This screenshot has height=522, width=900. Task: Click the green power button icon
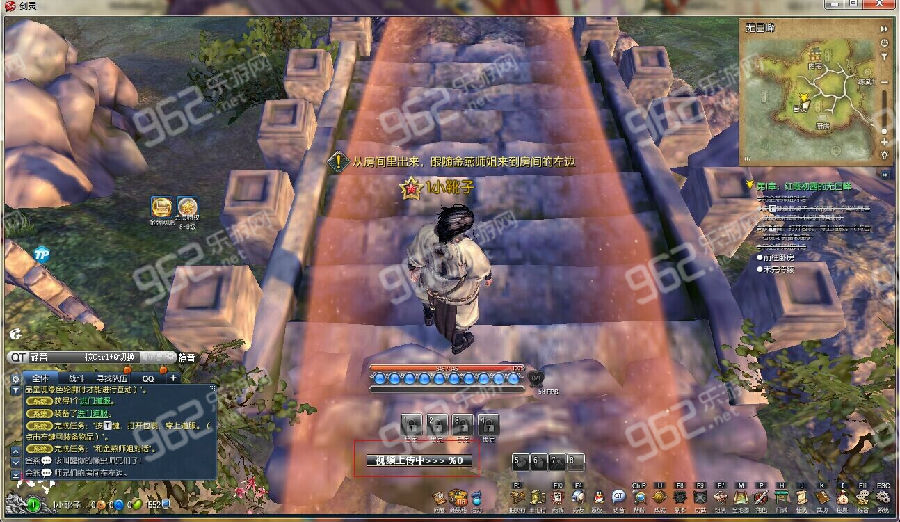pyautogui.click(x=33, y=505)
